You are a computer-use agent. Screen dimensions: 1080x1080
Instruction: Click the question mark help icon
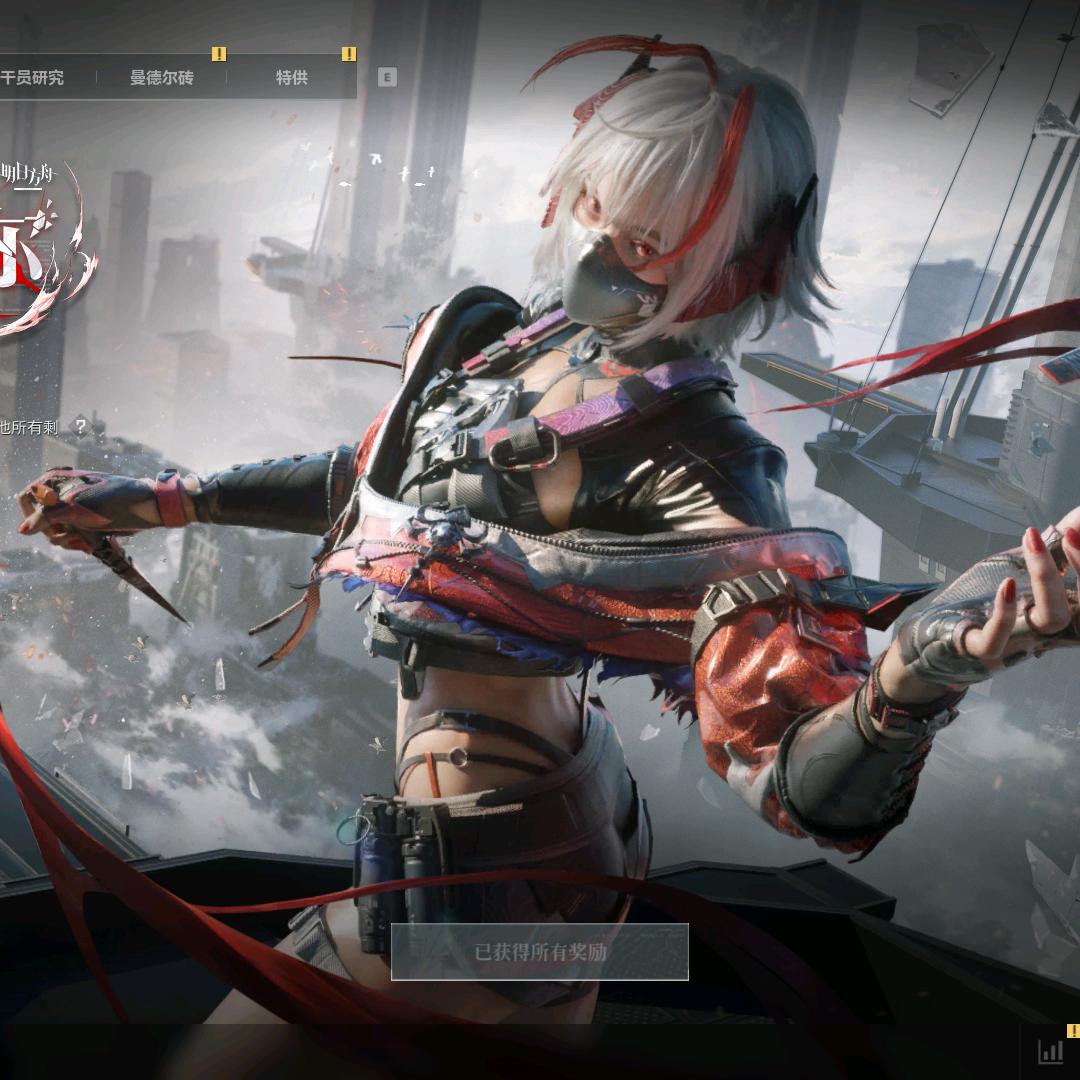click(x=81, y=427)
